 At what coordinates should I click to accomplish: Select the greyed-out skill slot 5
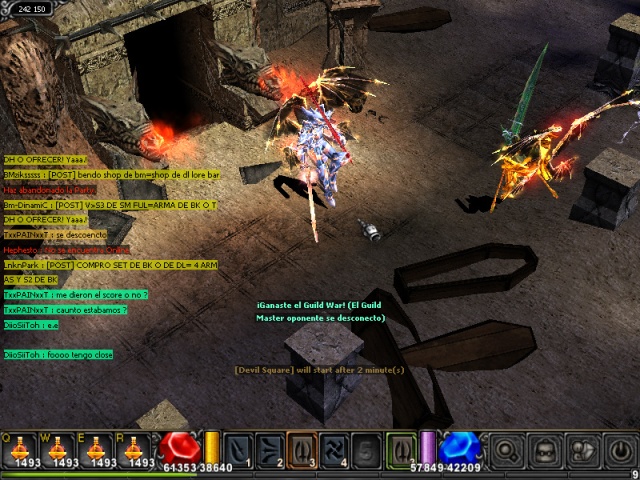tap(367, 449)
